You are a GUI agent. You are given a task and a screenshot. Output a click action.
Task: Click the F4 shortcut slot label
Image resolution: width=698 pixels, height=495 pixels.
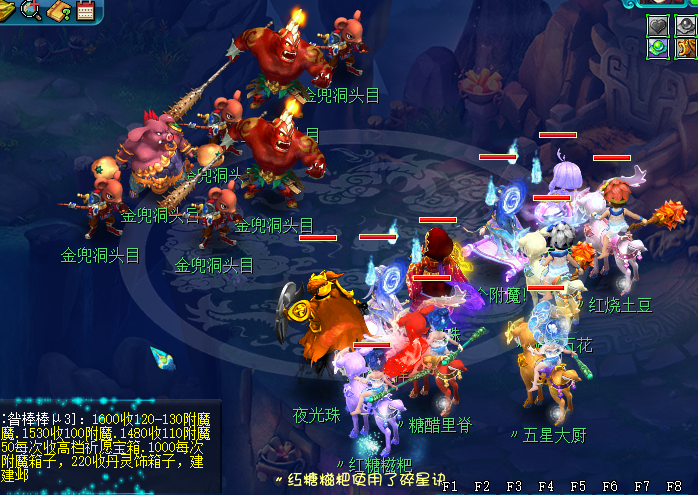click(546, 486)
